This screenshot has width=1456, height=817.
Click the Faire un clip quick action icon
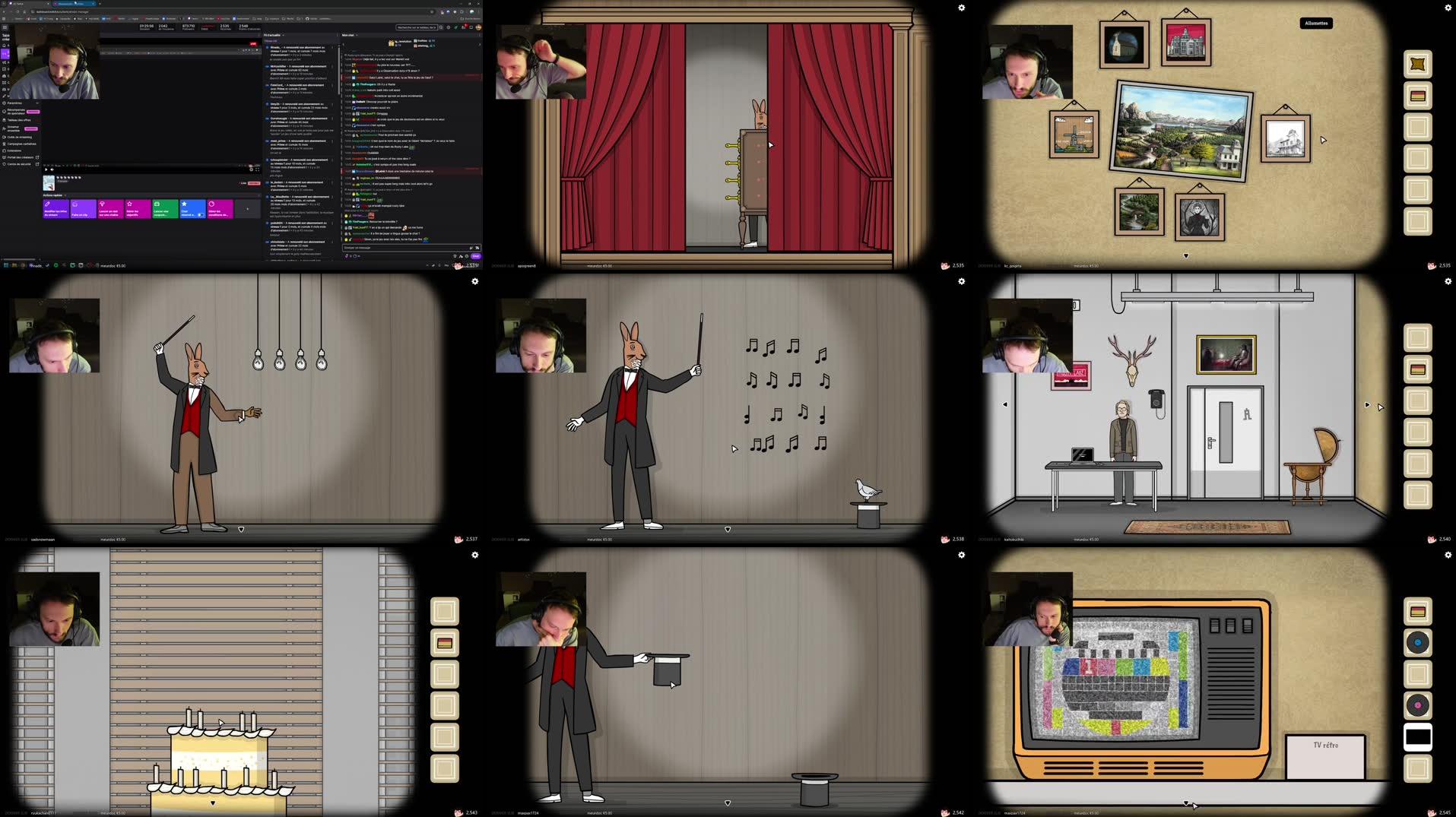[x=84, y=210]
